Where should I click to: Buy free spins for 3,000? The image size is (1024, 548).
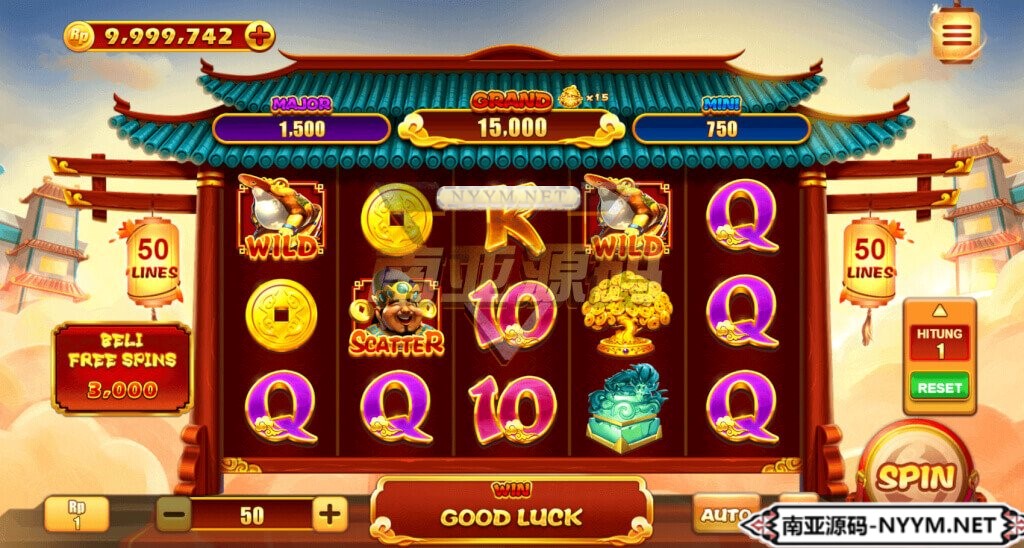point(121,367)
